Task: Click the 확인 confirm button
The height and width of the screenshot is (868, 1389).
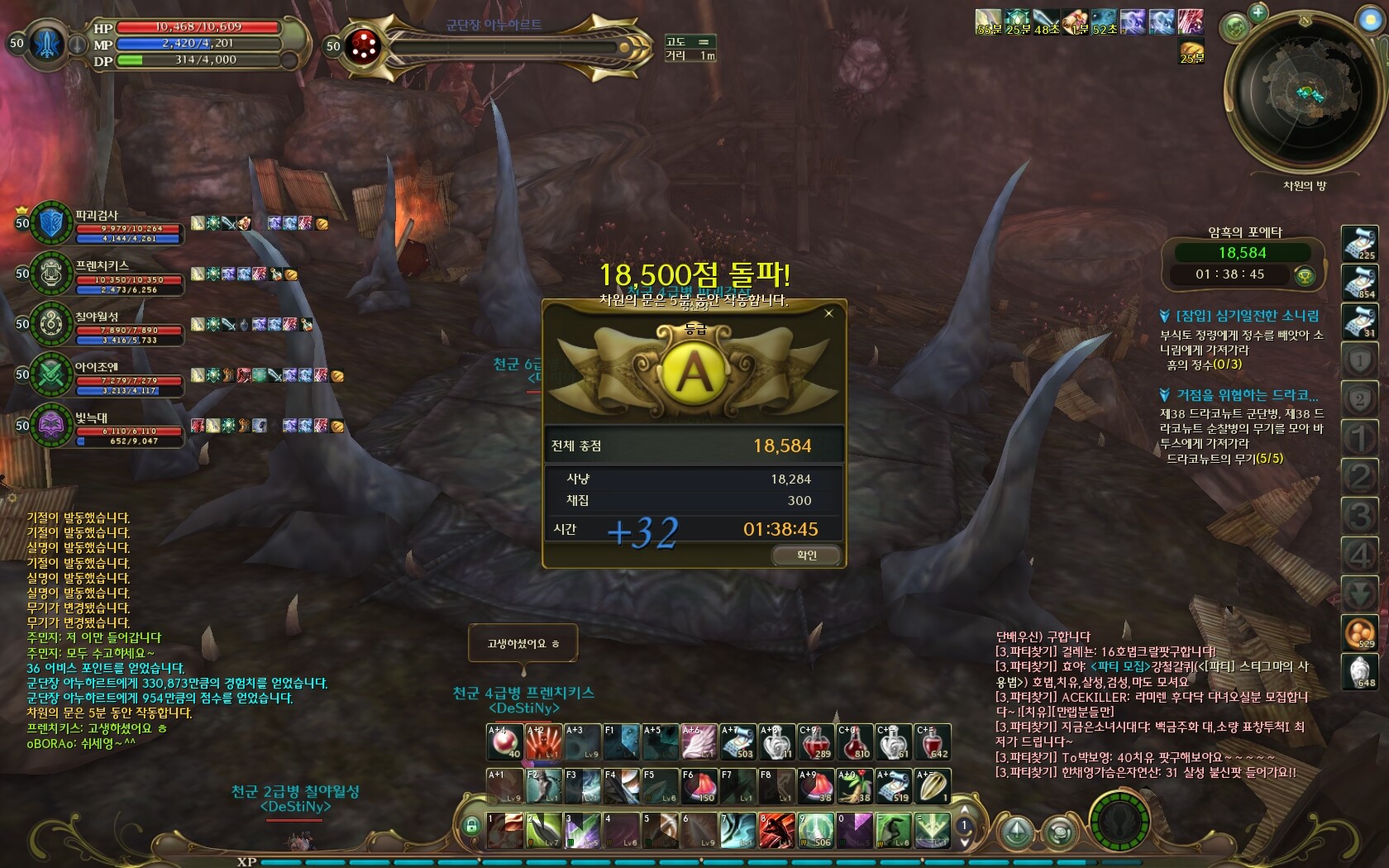Action: (x=806, y=556)
